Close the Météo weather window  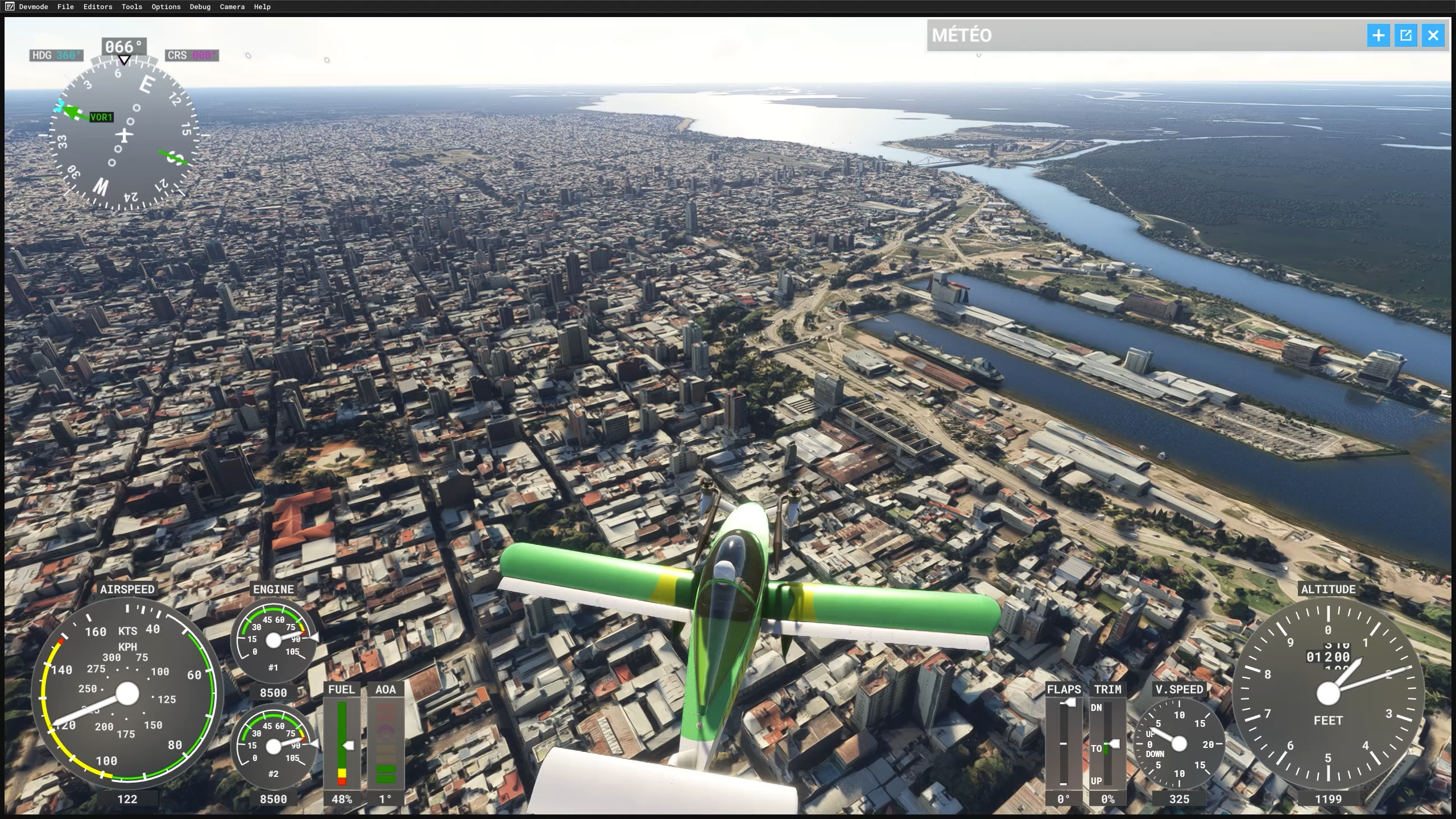pos(1433,35)
